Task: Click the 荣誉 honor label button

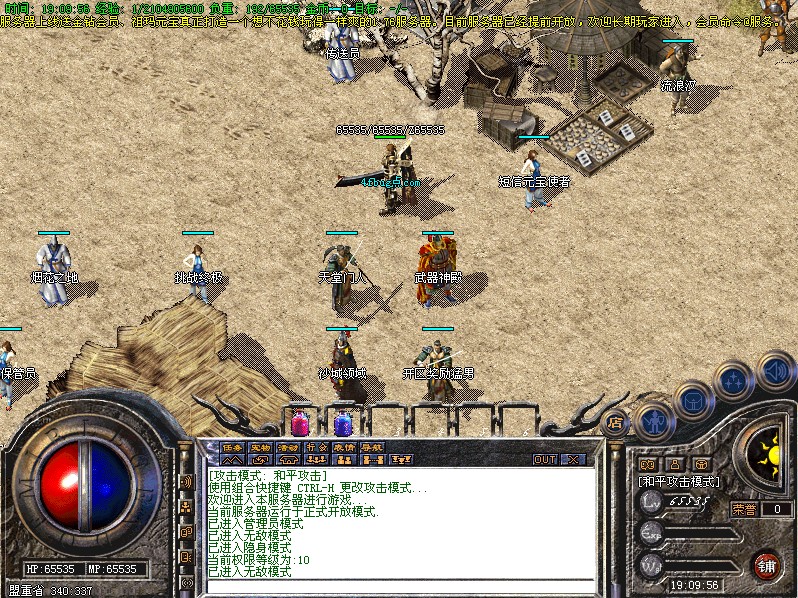Action: coord(745,509)
